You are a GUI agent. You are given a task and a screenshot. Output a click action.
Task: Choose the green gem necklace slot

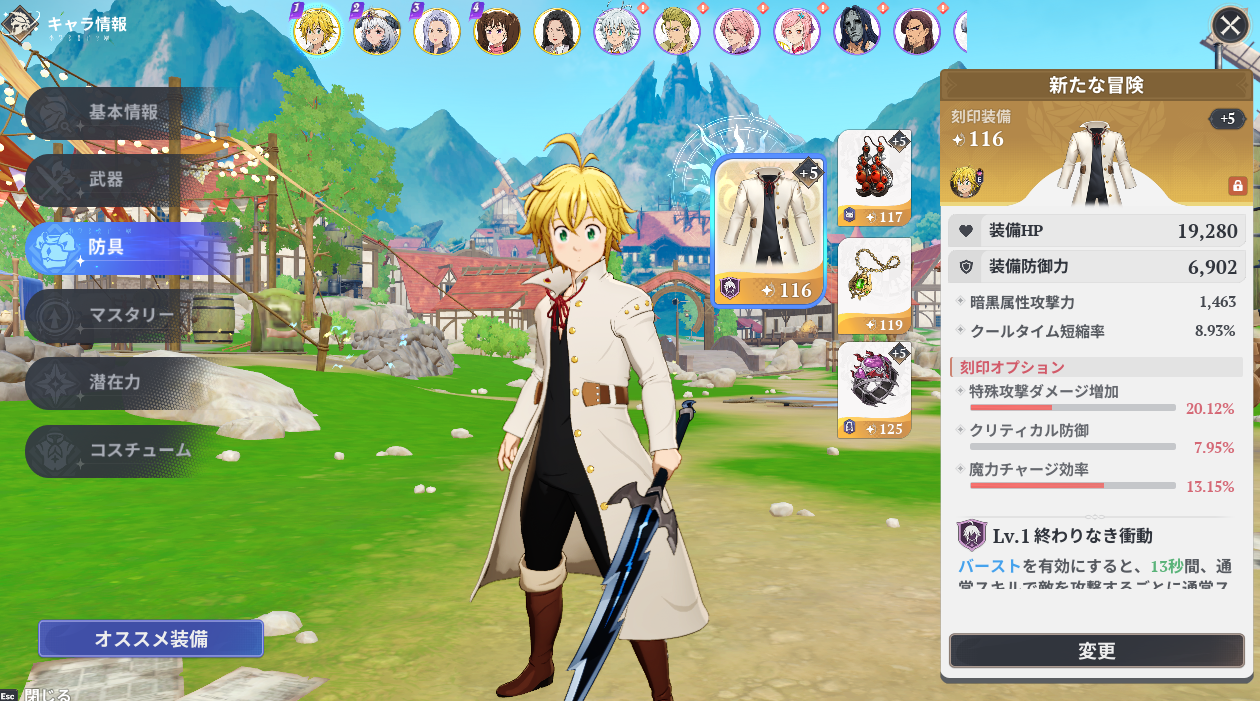(874, 285)
